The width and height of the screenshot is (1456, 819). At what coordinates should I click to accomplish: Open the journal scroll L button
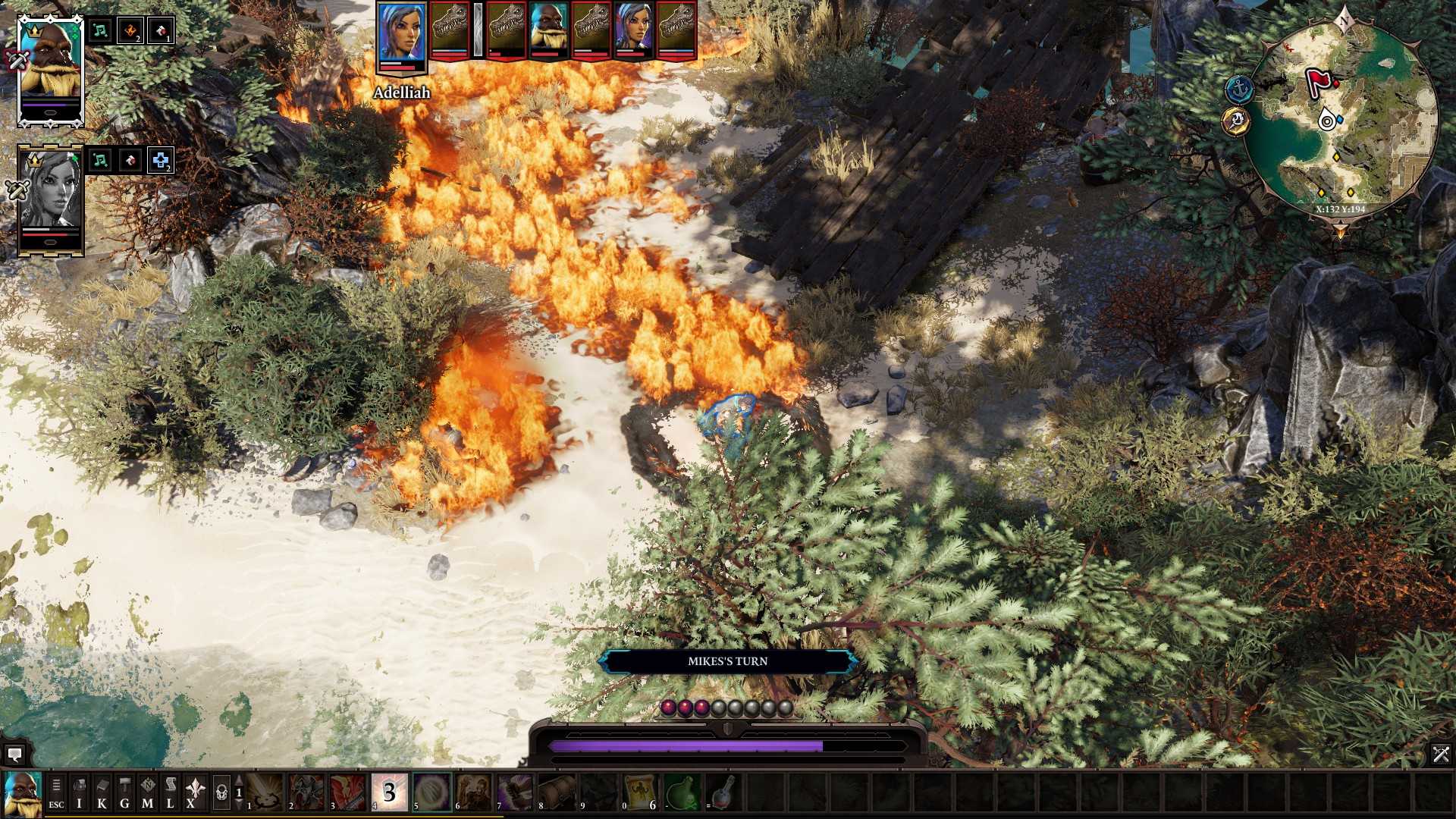170,793
